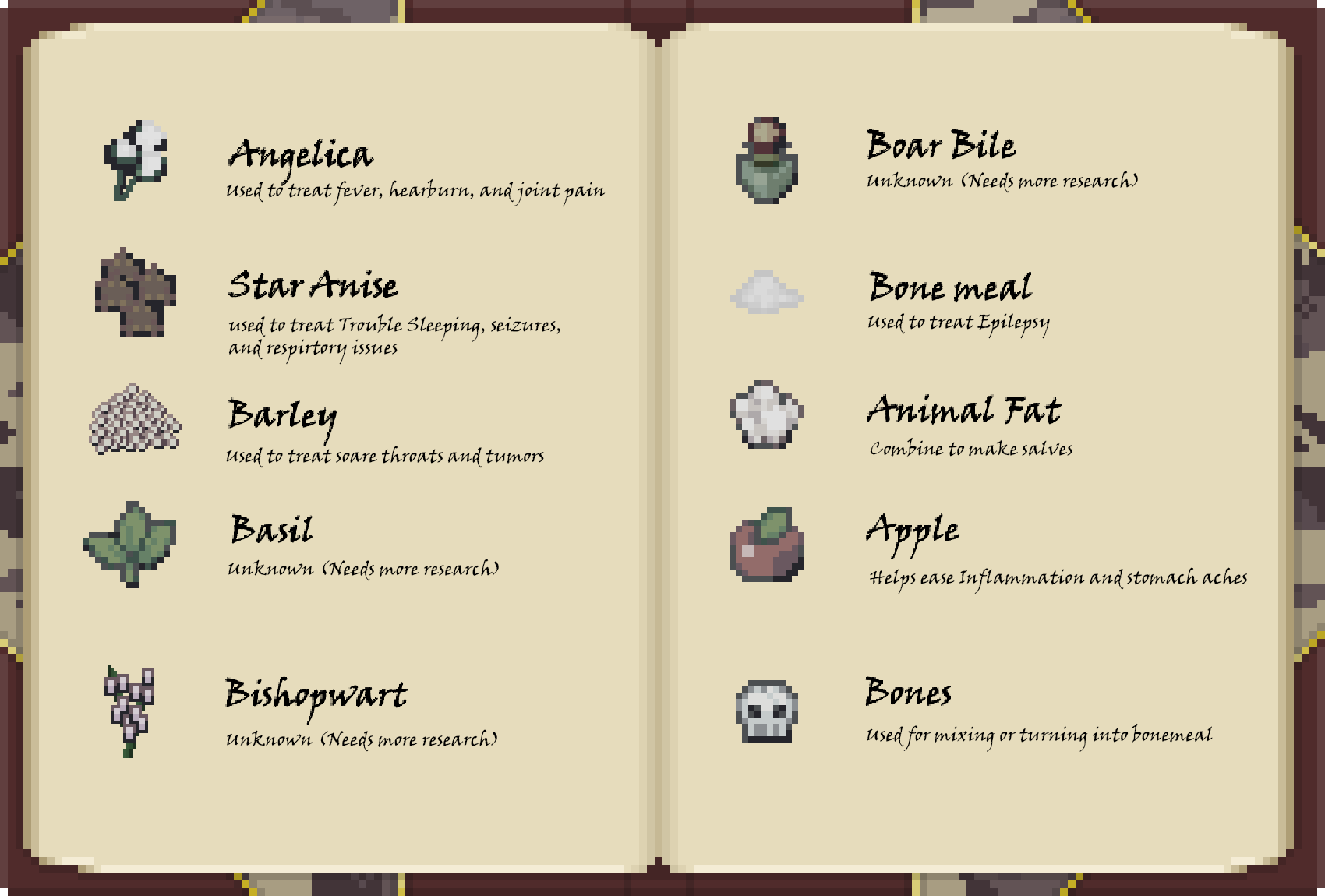The image size is (1325, 896).
Task: Select the Basil leaf entry
Action: coord(271,530)
